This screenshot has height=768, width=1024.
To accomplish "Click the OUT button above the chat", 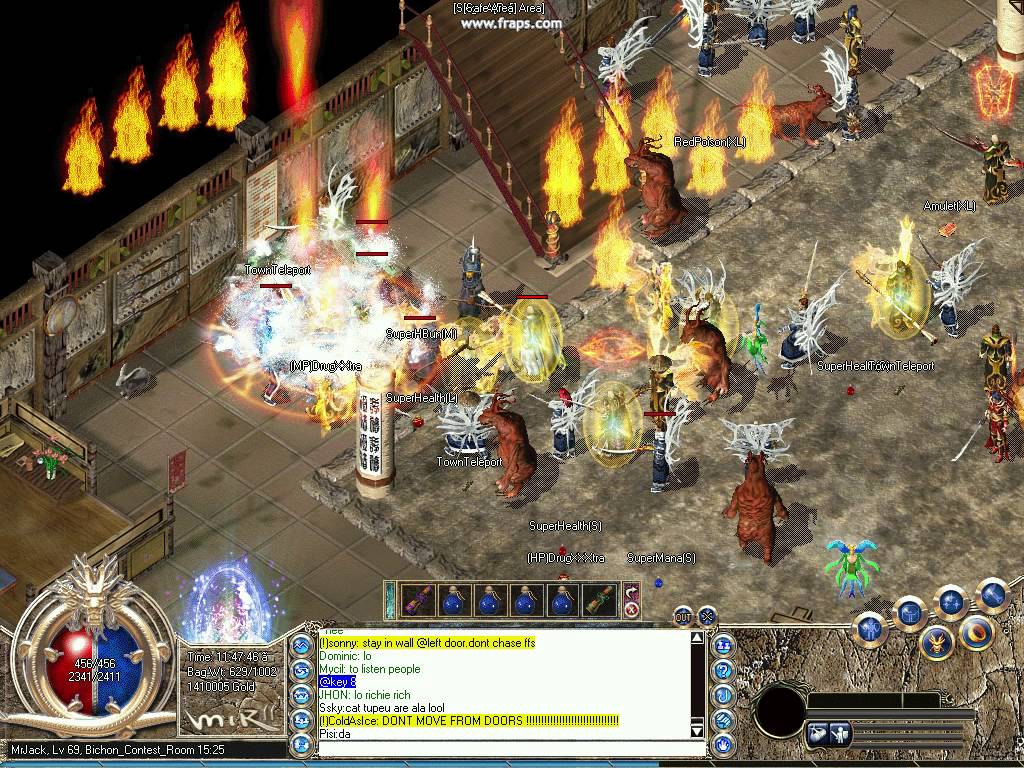I will click(683, 616).
